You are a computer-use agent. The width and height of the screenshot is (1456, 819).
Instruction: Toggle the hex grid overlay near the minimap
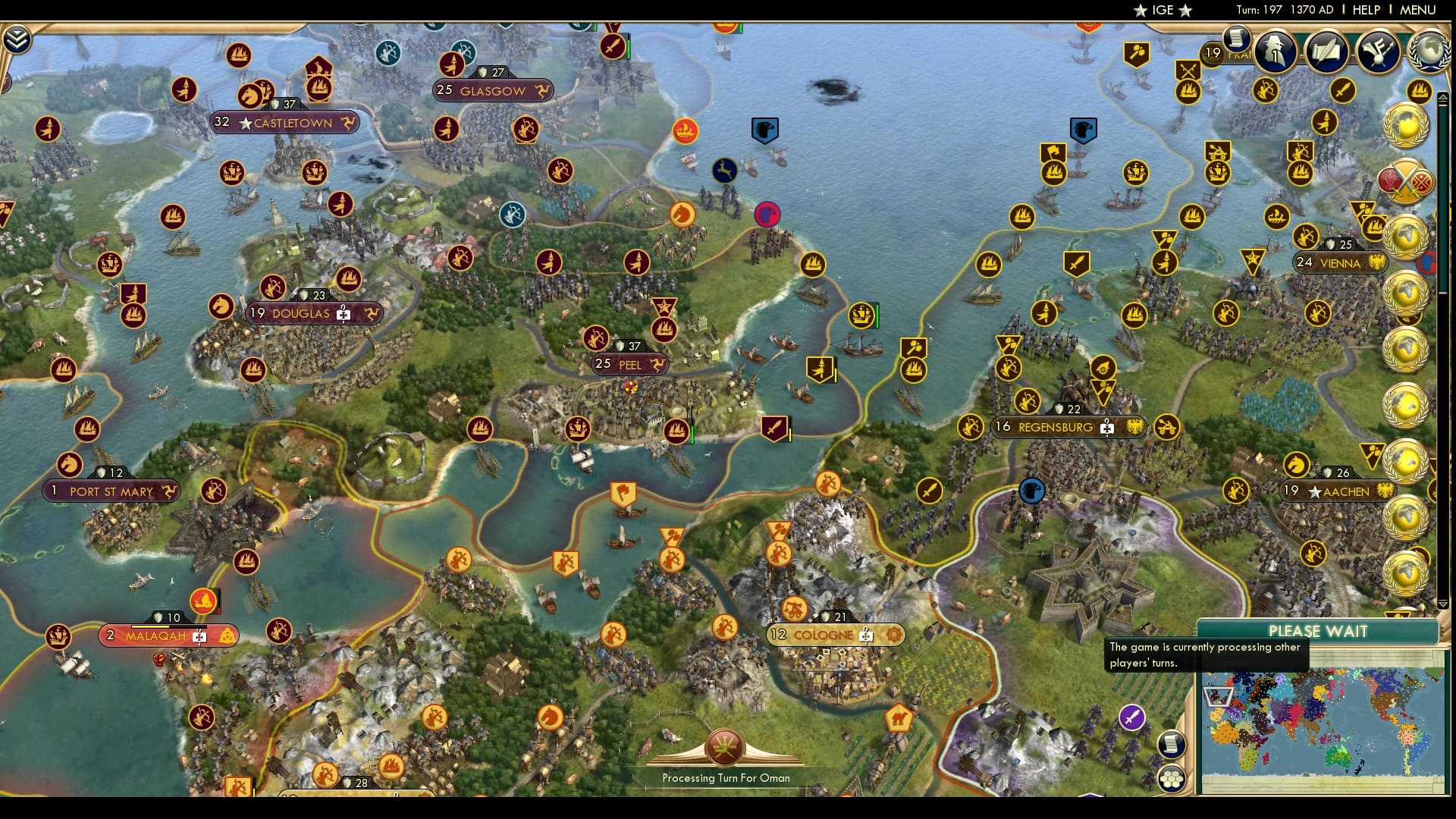[x=1172, y=780]
